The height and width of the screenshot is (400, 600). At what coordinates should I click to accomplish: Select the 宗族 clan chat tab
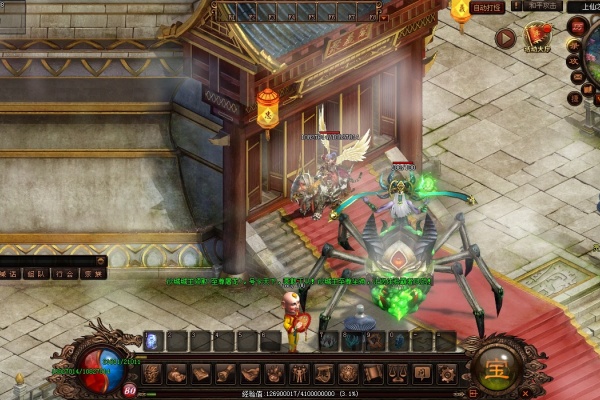93,272
